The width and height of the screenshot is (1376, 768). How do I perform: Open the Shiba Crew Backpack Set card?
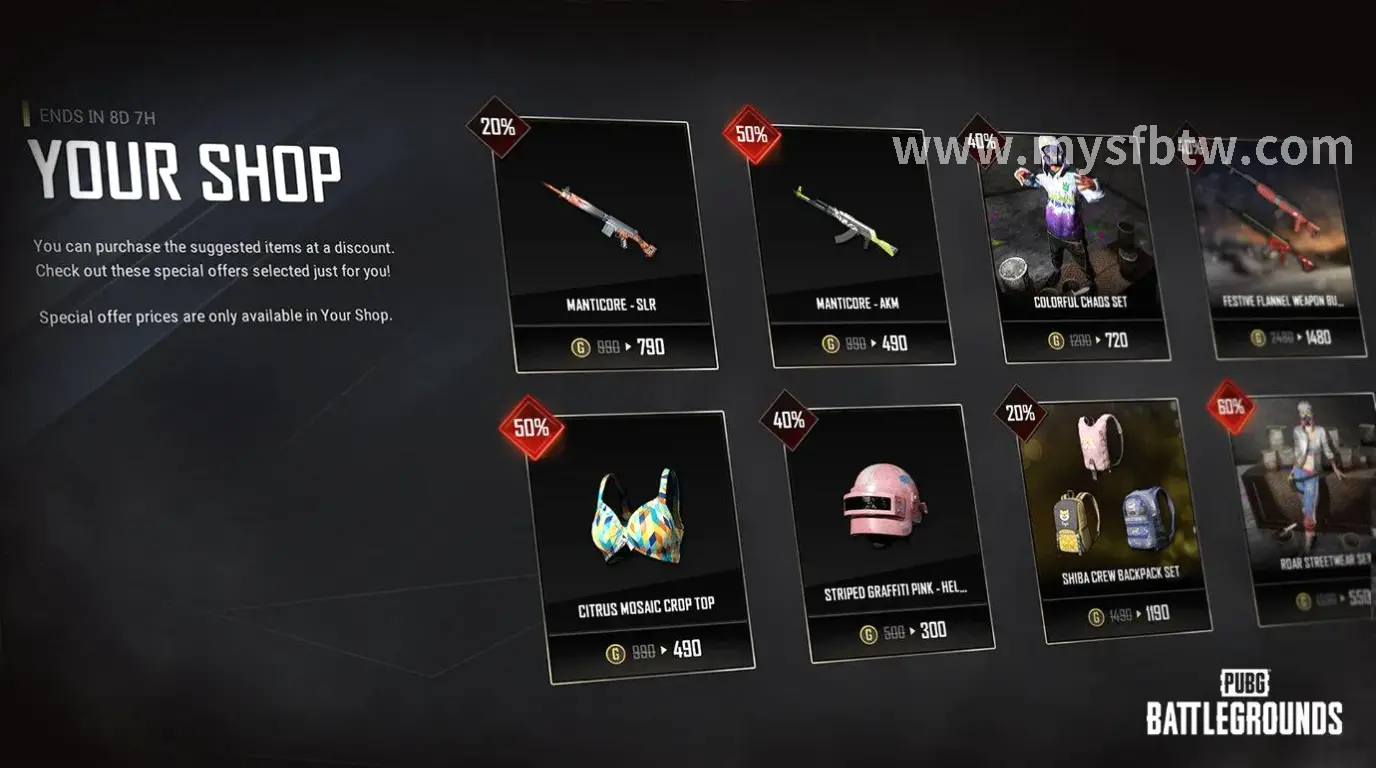tap(1115, 515)
